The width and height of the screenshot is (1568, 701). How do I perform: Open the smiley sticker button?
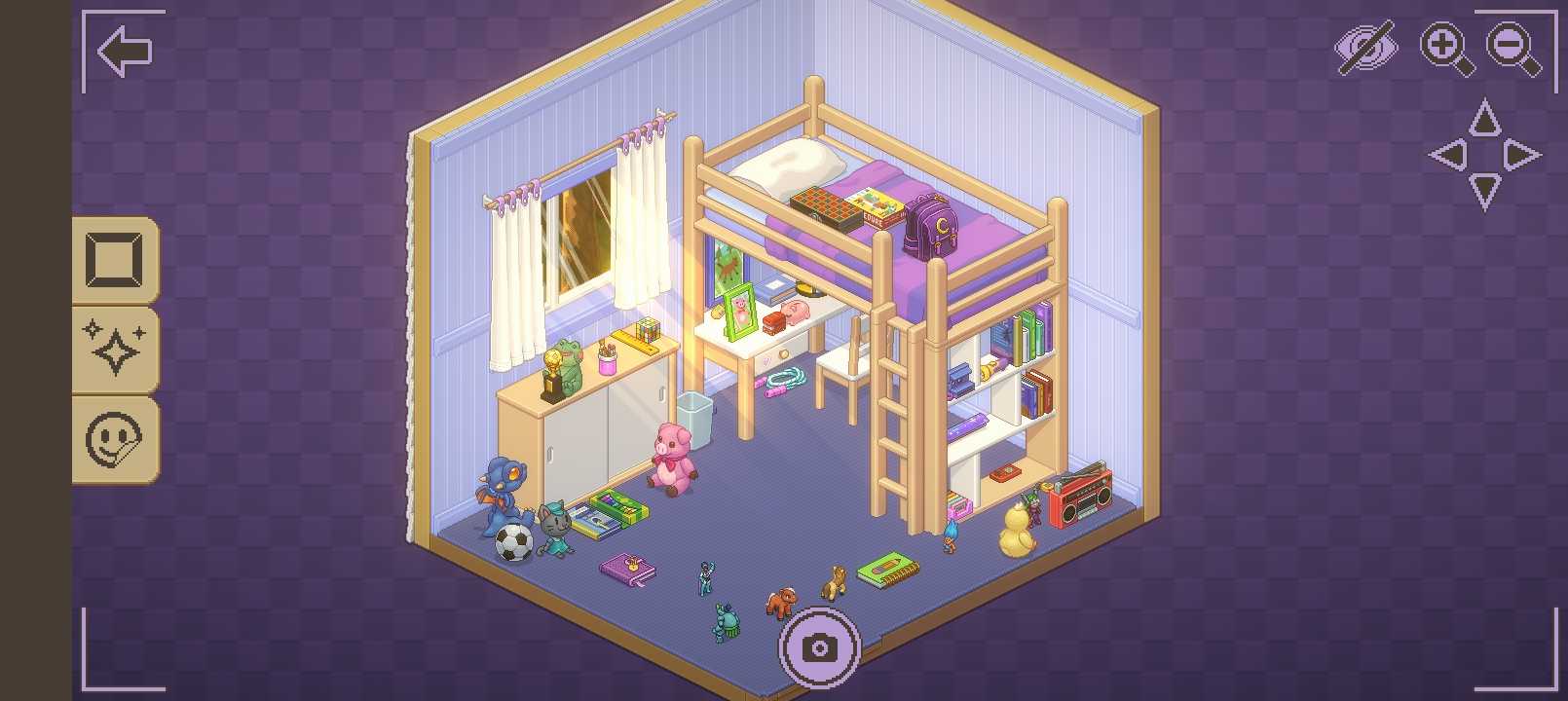(x=115, y=439)
